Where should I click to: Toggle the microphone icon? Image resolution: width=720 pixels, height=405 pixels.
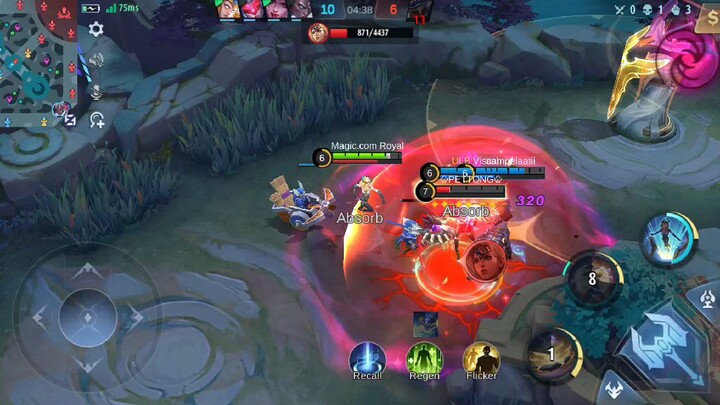[x=96, y=90]
